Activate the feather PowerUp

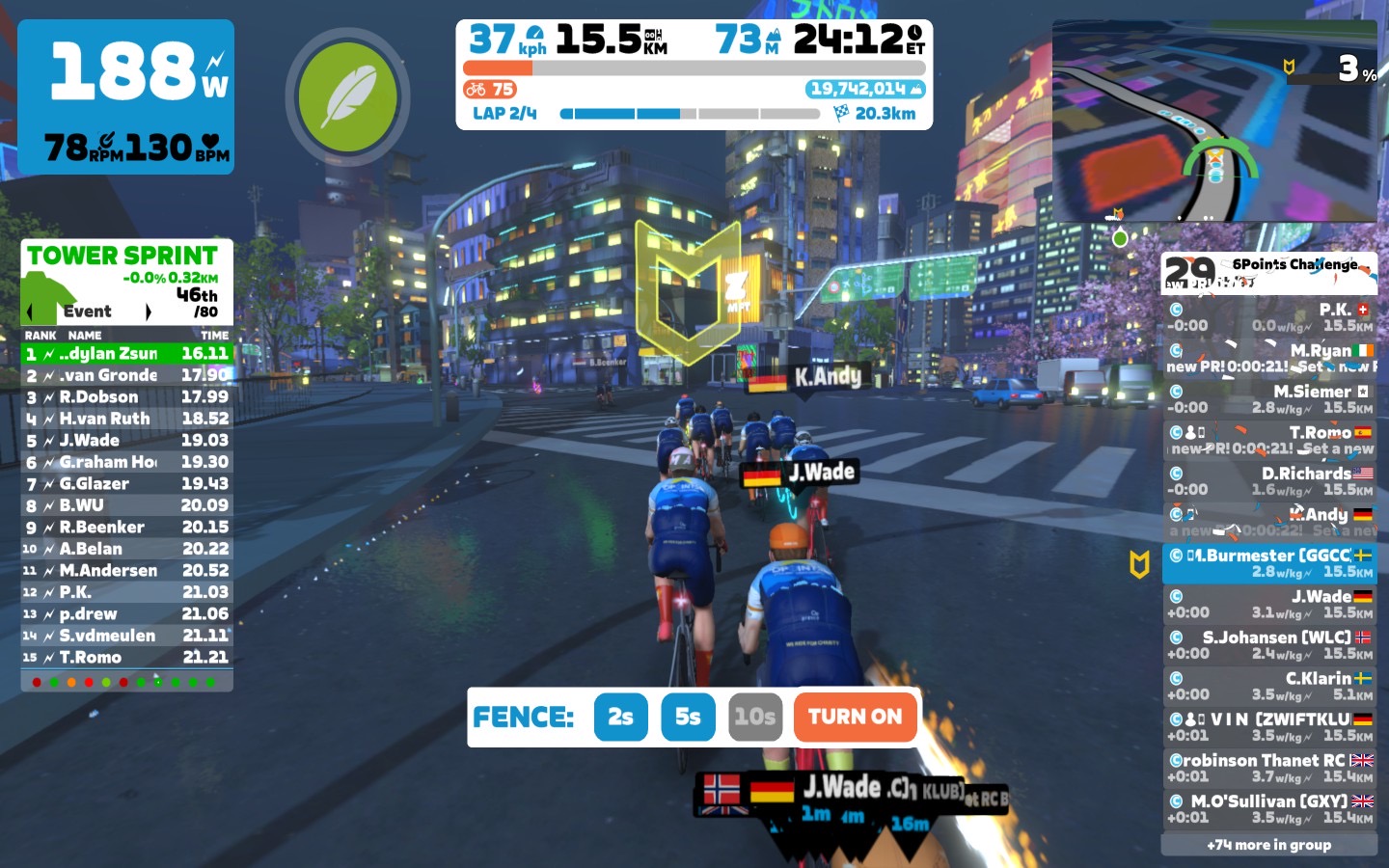pyautogui.click(x=347, y=97)
